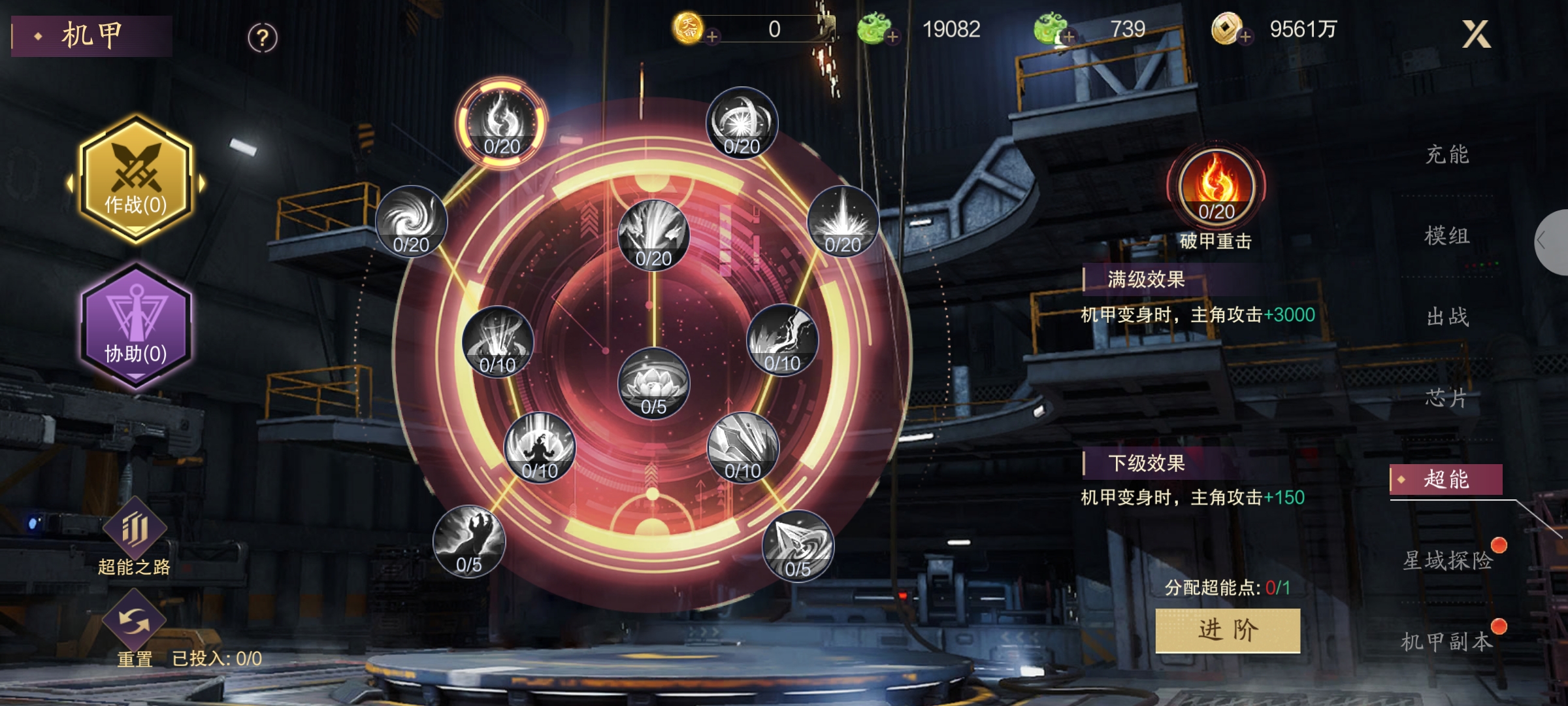Select the 作战 combat hexagon
The height and width of the screenshot is (706, 1568).
coord(136,179)
